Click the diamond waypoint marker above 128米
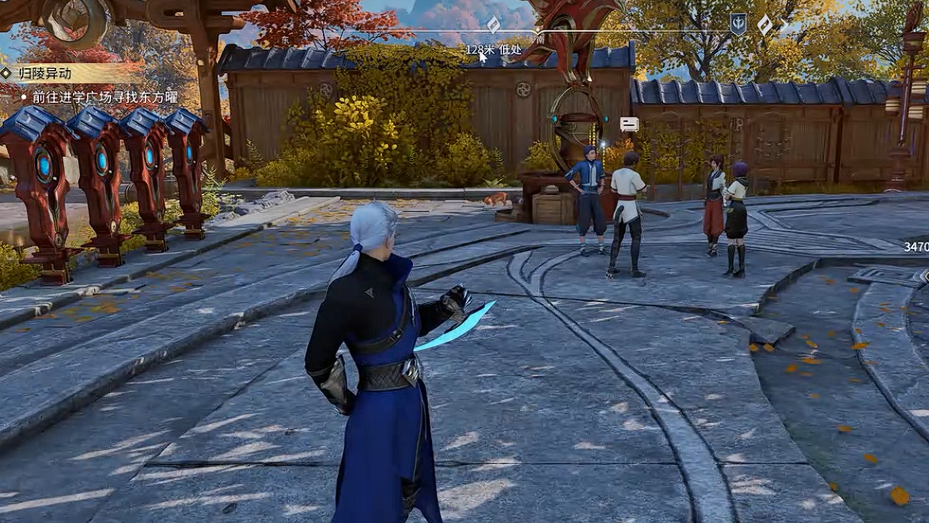This screenshot has height=523, width=929. click(x=493, y=25)
